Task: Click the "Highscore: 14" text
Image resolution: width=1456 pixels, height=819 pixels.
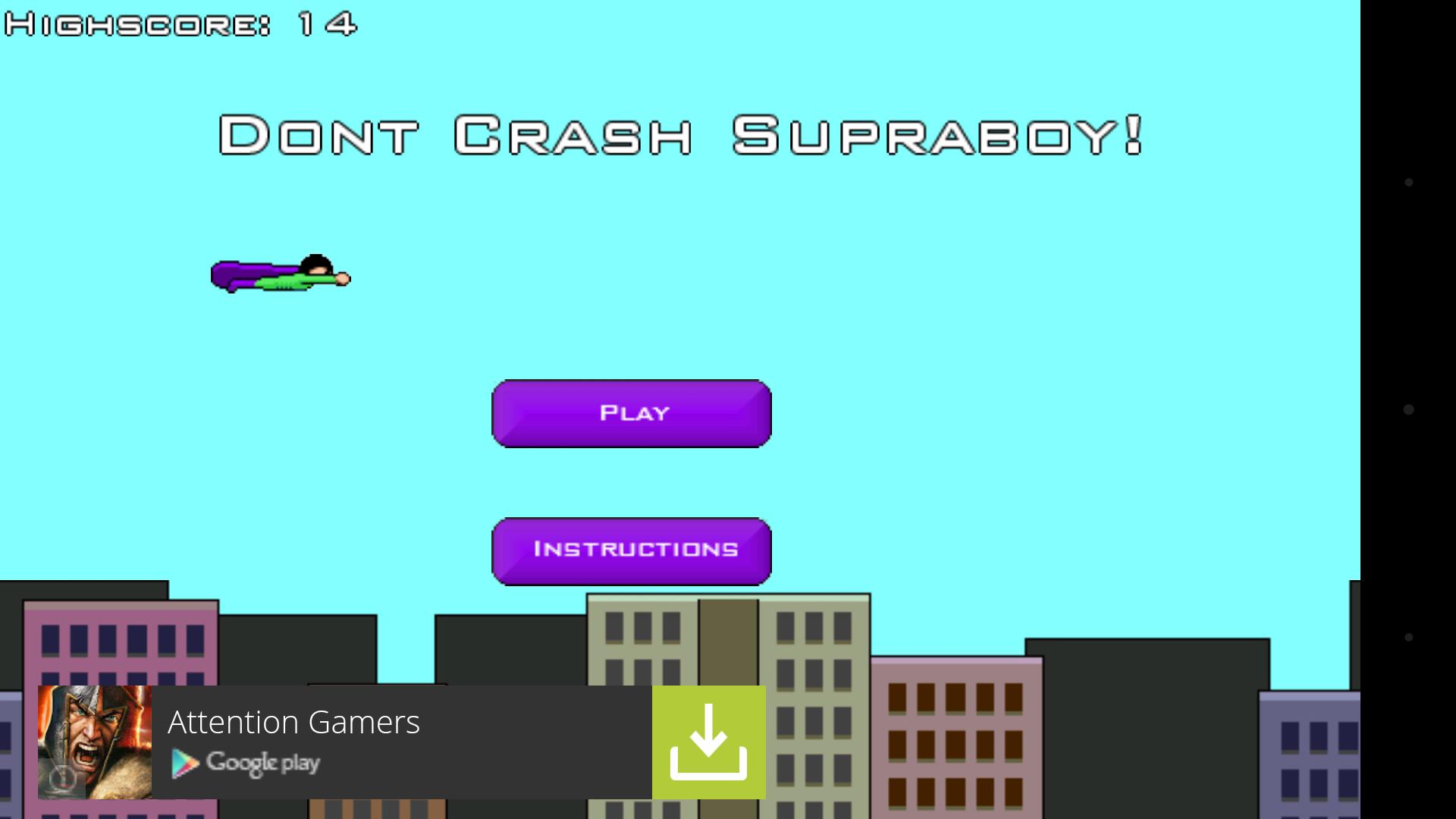Action: (180, 23)
